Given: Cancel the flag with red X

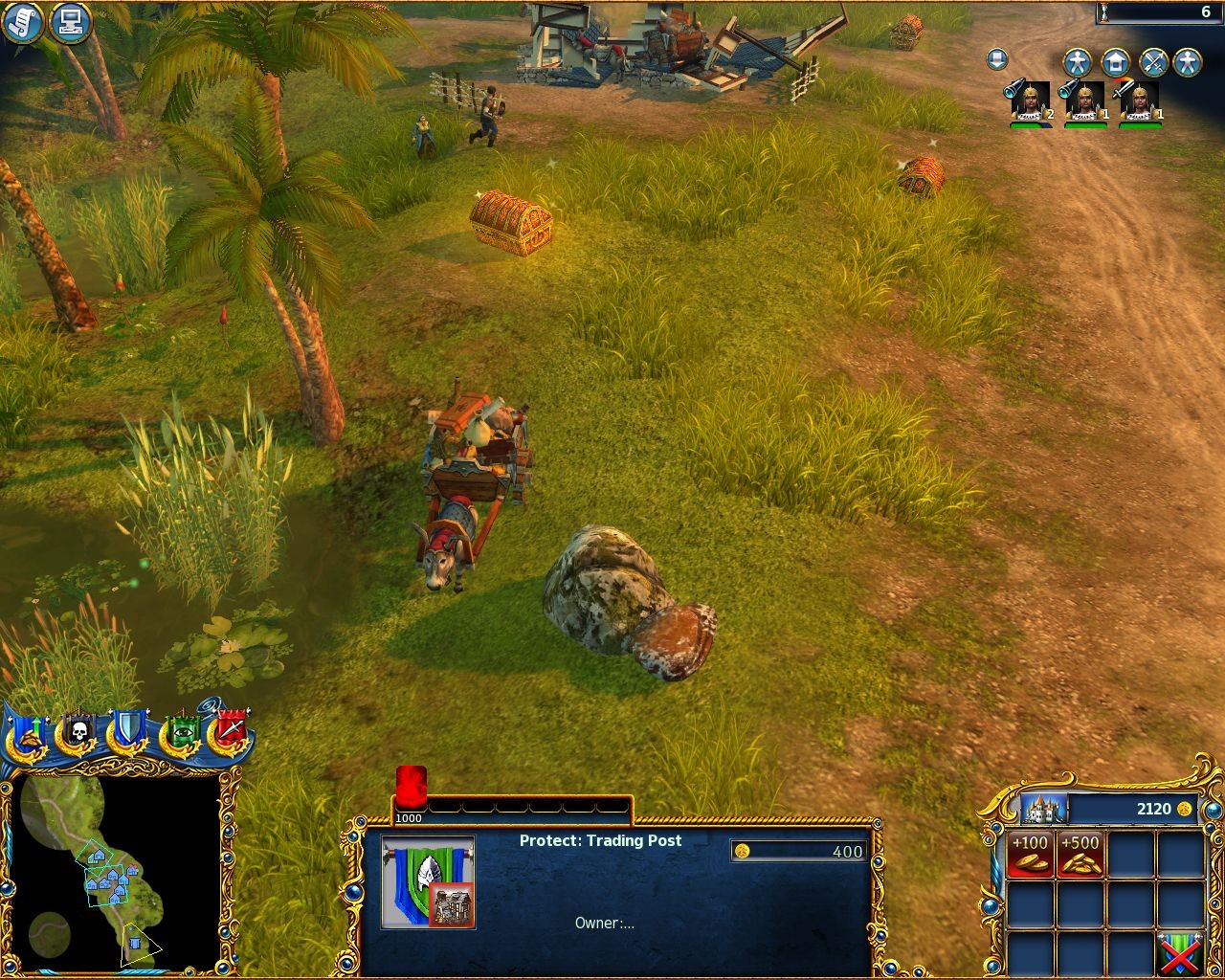Looking at the screenshot, I should pos(1179,953).
